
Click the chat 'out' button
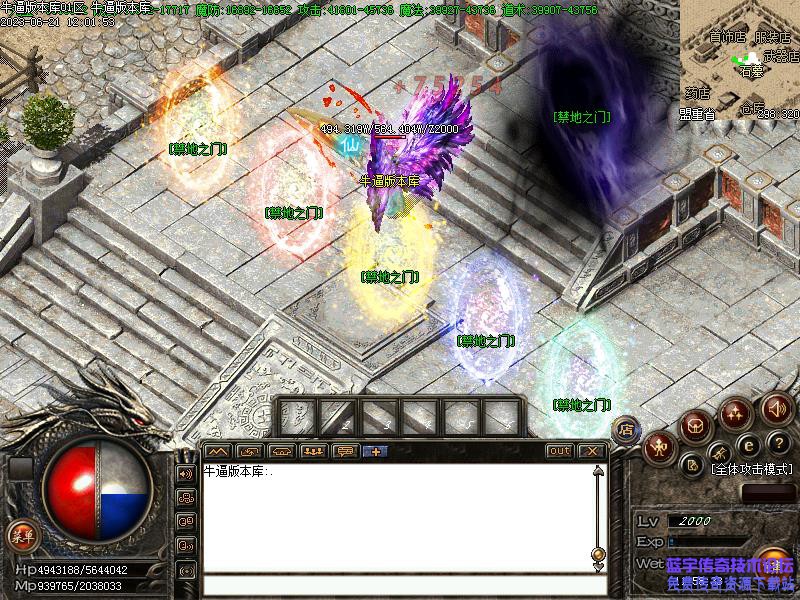tap(559, 451)
